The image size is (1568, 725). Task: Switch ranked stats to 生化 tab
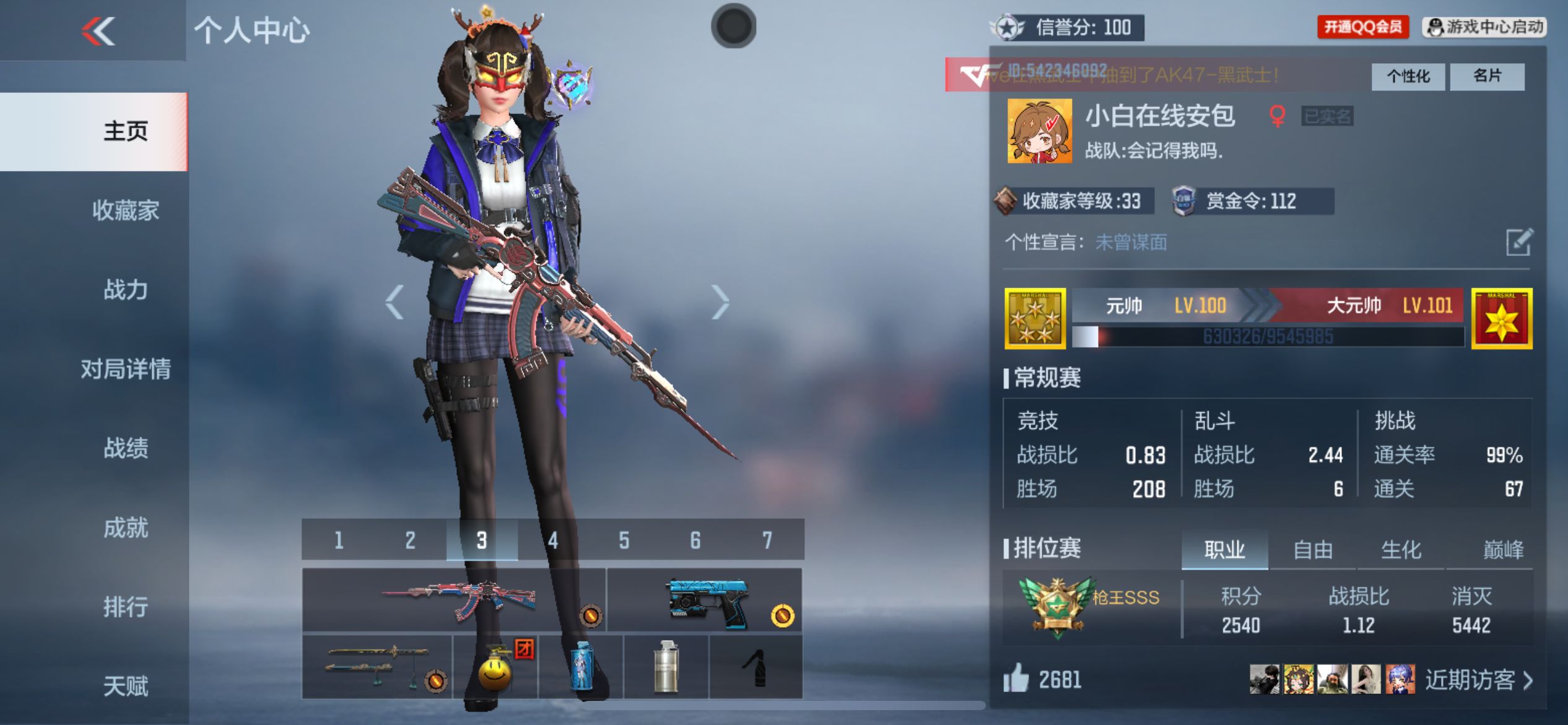(1401, 550)
